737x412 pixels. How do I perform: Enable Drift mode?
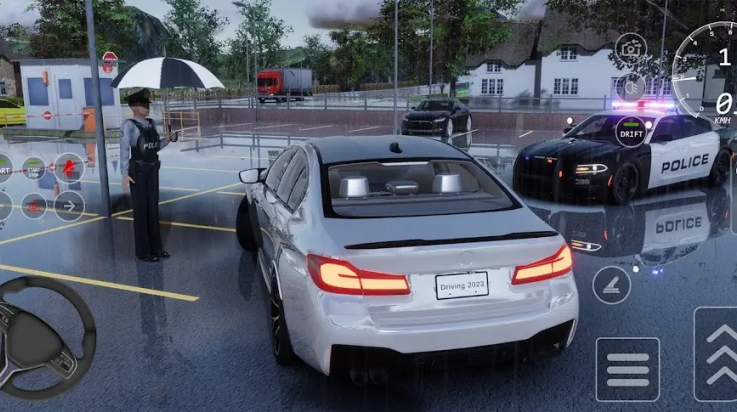coord(630,131)
